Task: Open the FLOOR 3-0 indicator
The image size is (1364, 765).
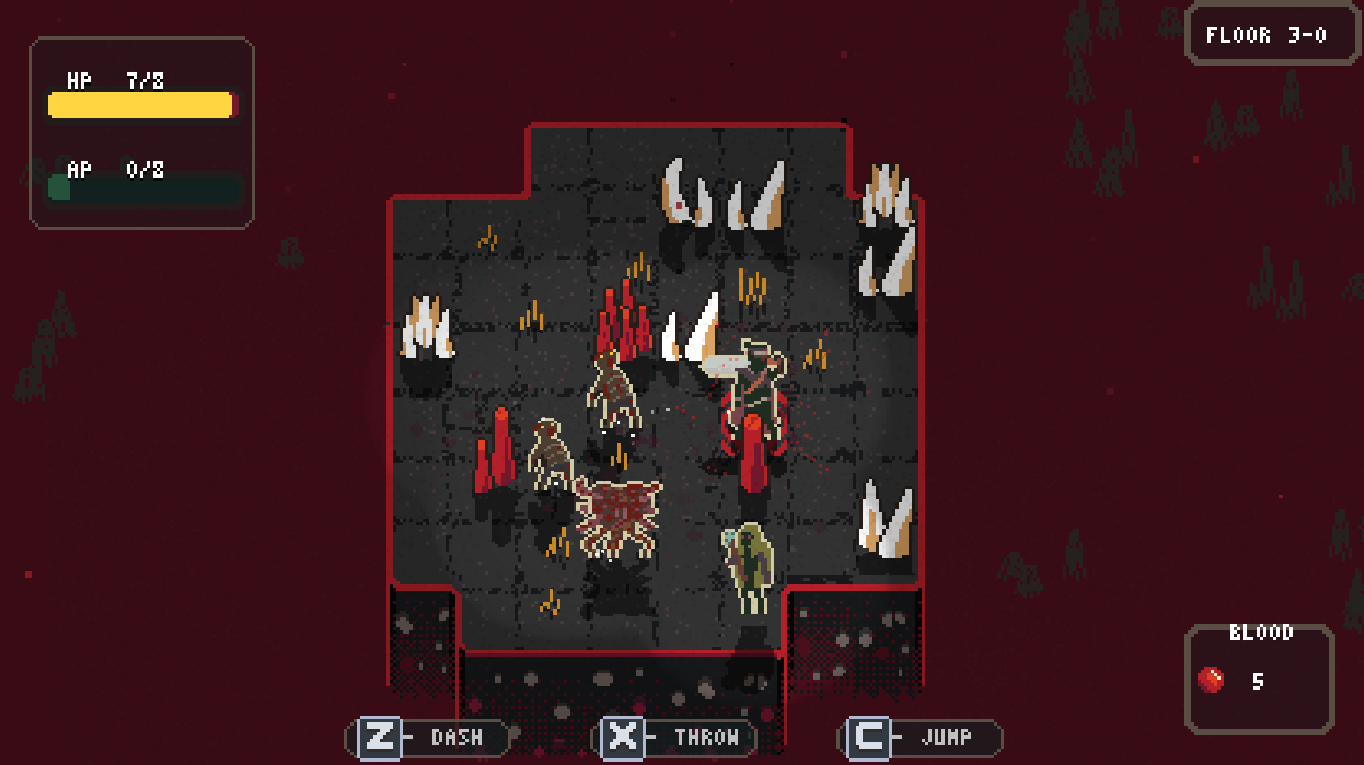Action: point(1270,32)
